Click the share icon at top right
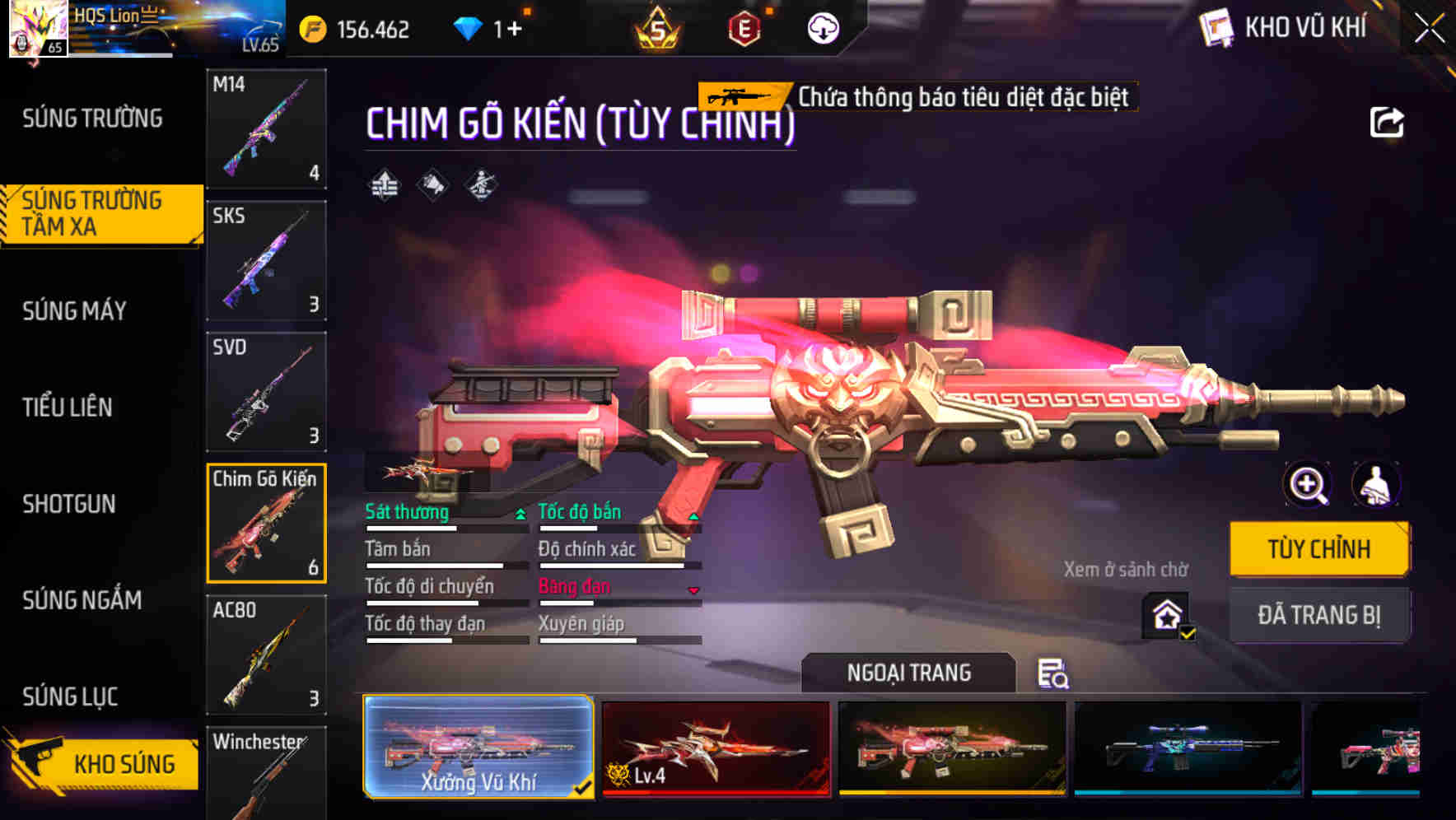This screenshot has height=820, width=1456. (1388, 122)
